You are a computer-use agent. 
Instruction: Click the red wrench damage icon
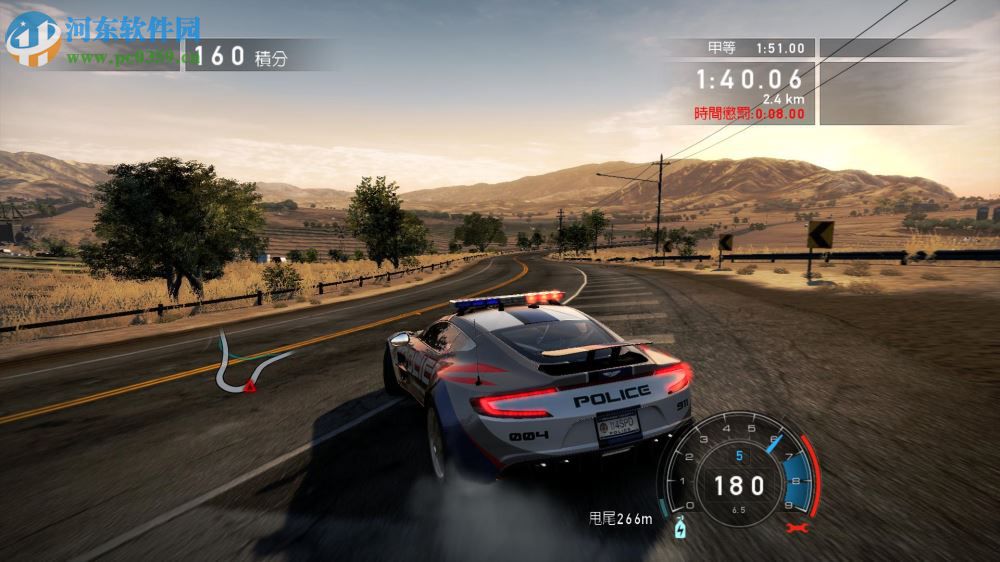tap(796, 527)
